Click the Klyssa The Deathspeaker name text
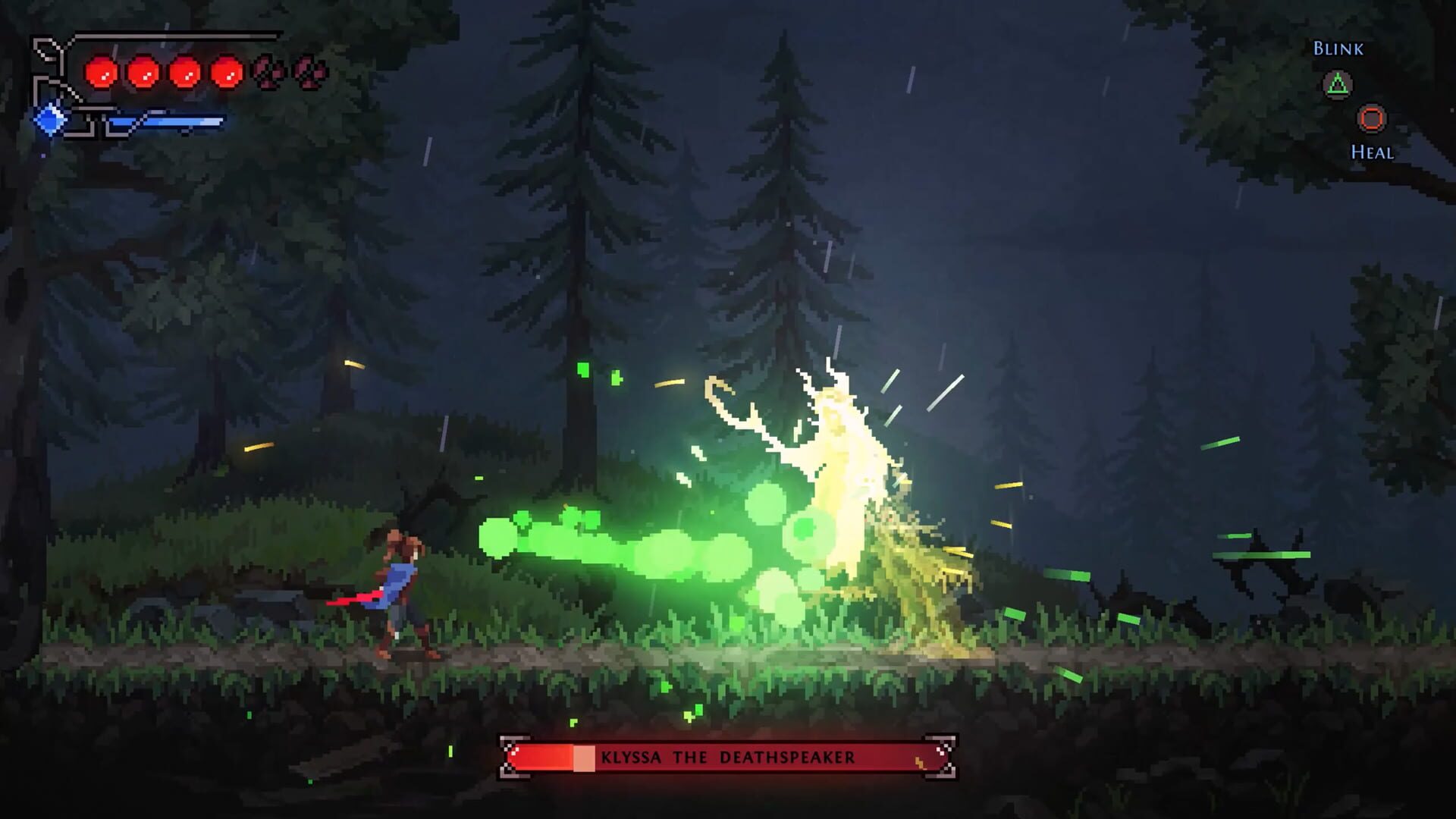 [x=728, y=756]
